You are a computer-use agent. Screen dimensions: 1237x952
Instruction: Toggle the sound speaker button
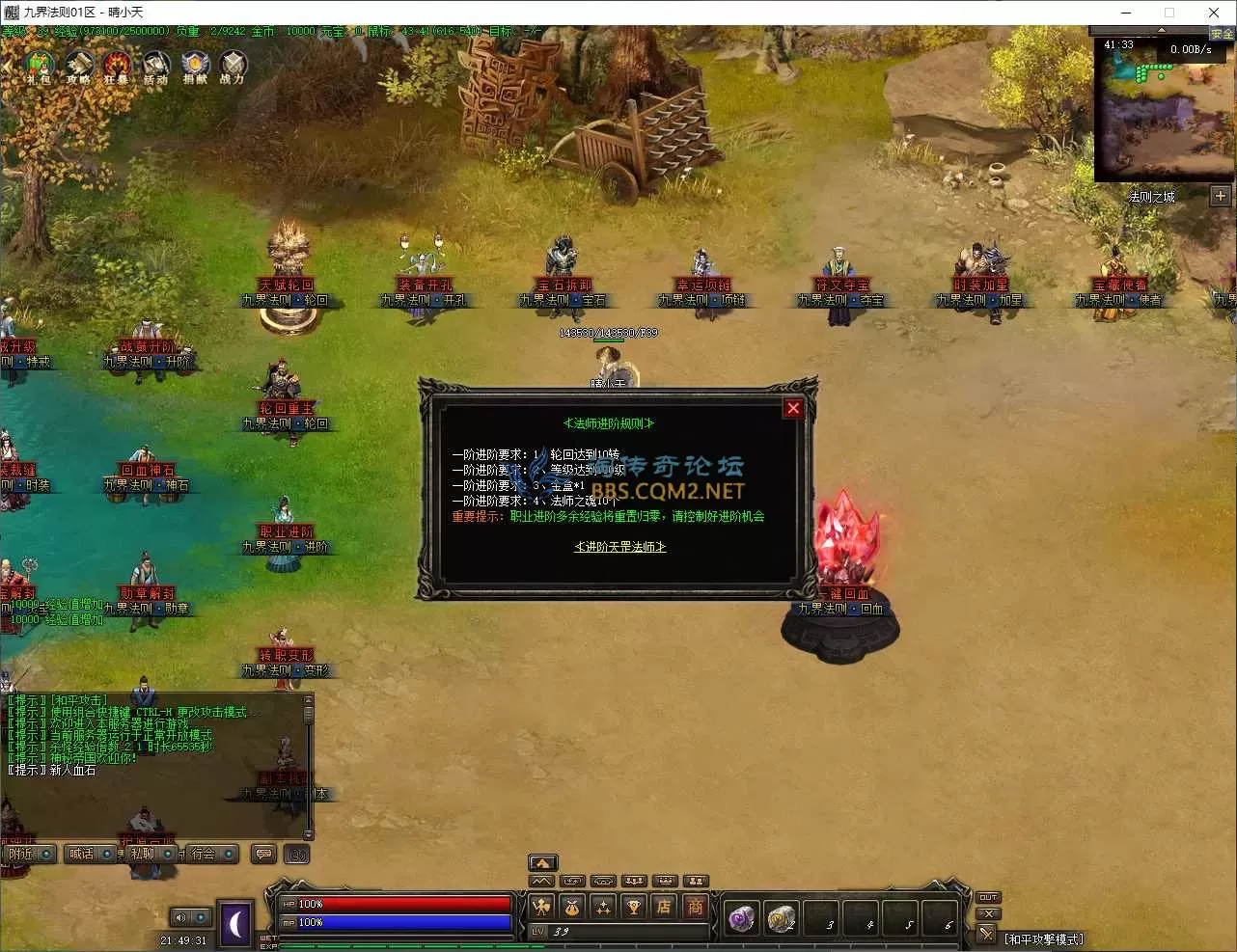coord(180,917)
